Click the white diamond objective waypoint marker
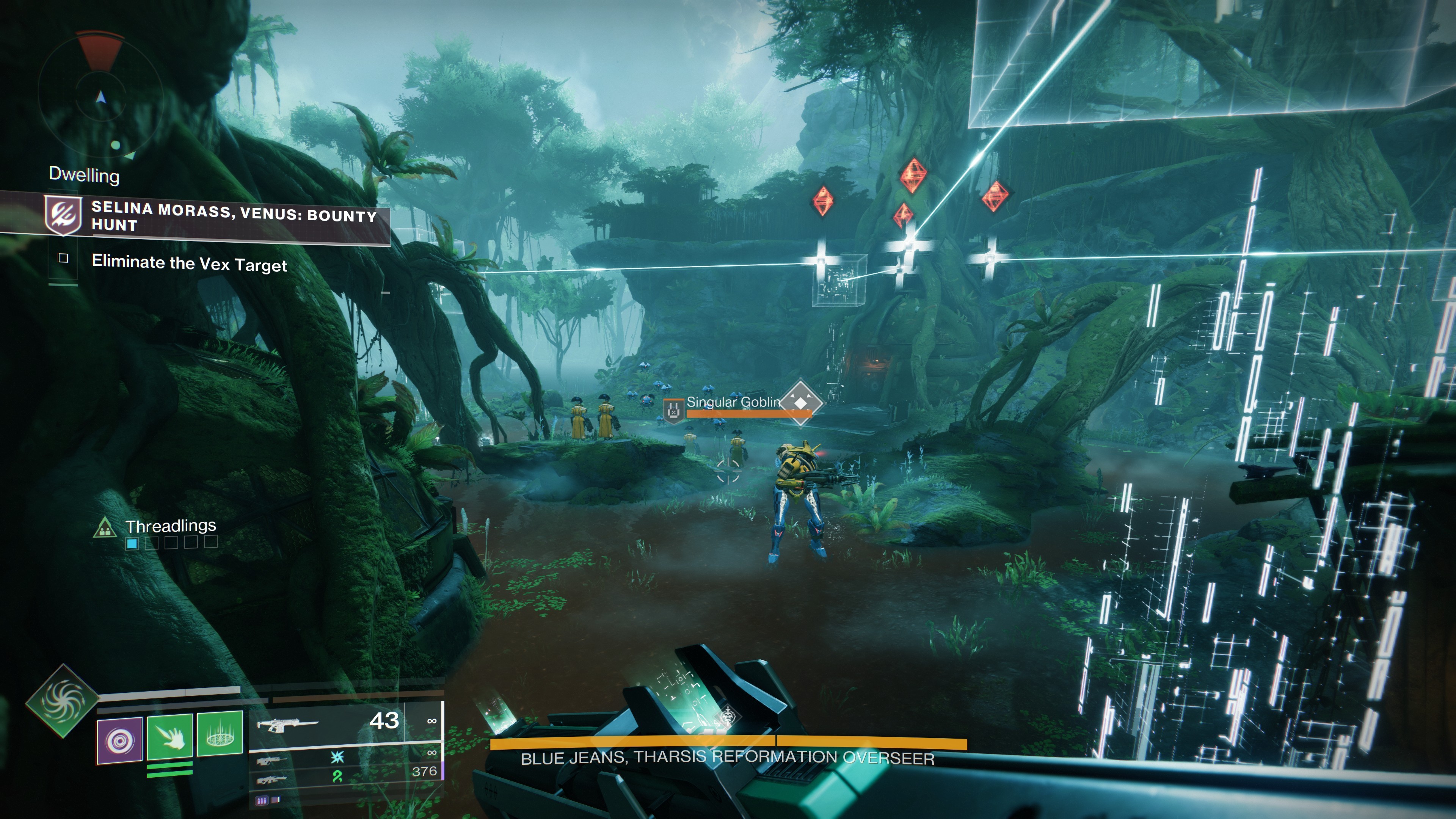 [801, 402]
